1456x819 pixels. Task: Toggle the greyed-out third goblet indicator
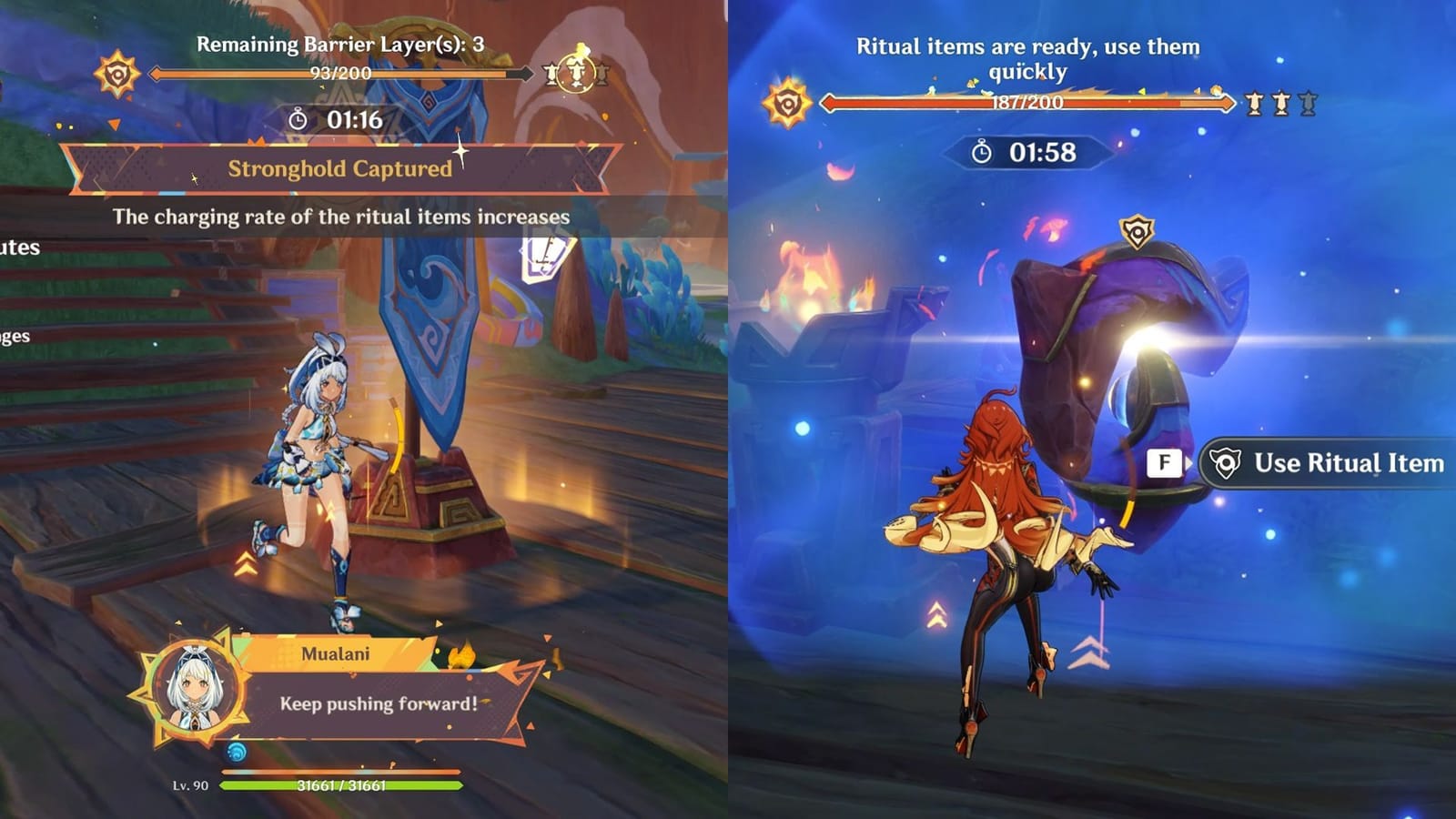[1309, 104]
